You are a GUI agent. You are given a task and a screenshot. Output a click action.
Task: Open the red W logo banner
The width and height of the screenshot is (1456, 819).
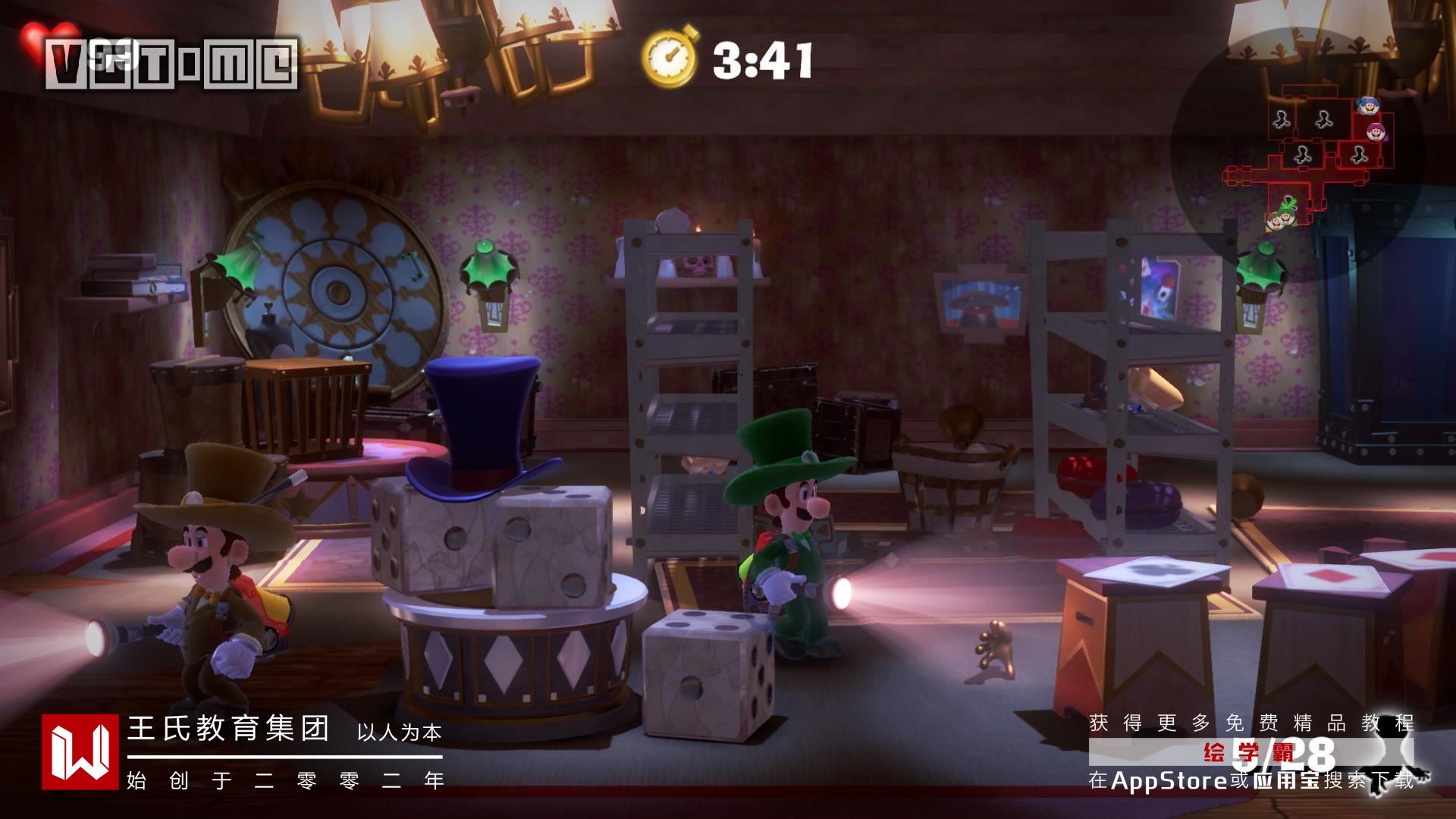pos(80,751)
